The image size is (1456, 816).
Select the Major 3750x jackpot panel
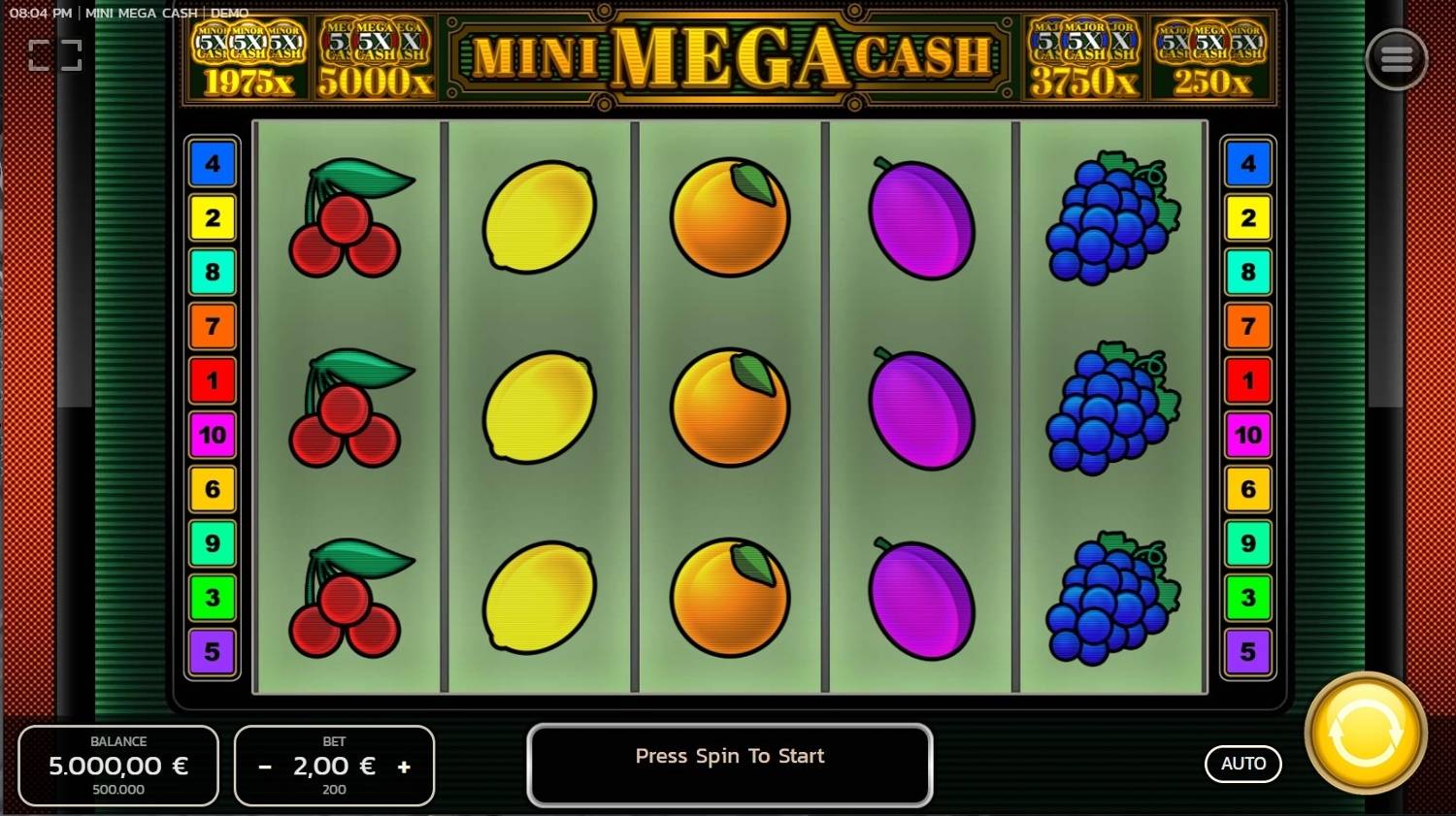1082,58
